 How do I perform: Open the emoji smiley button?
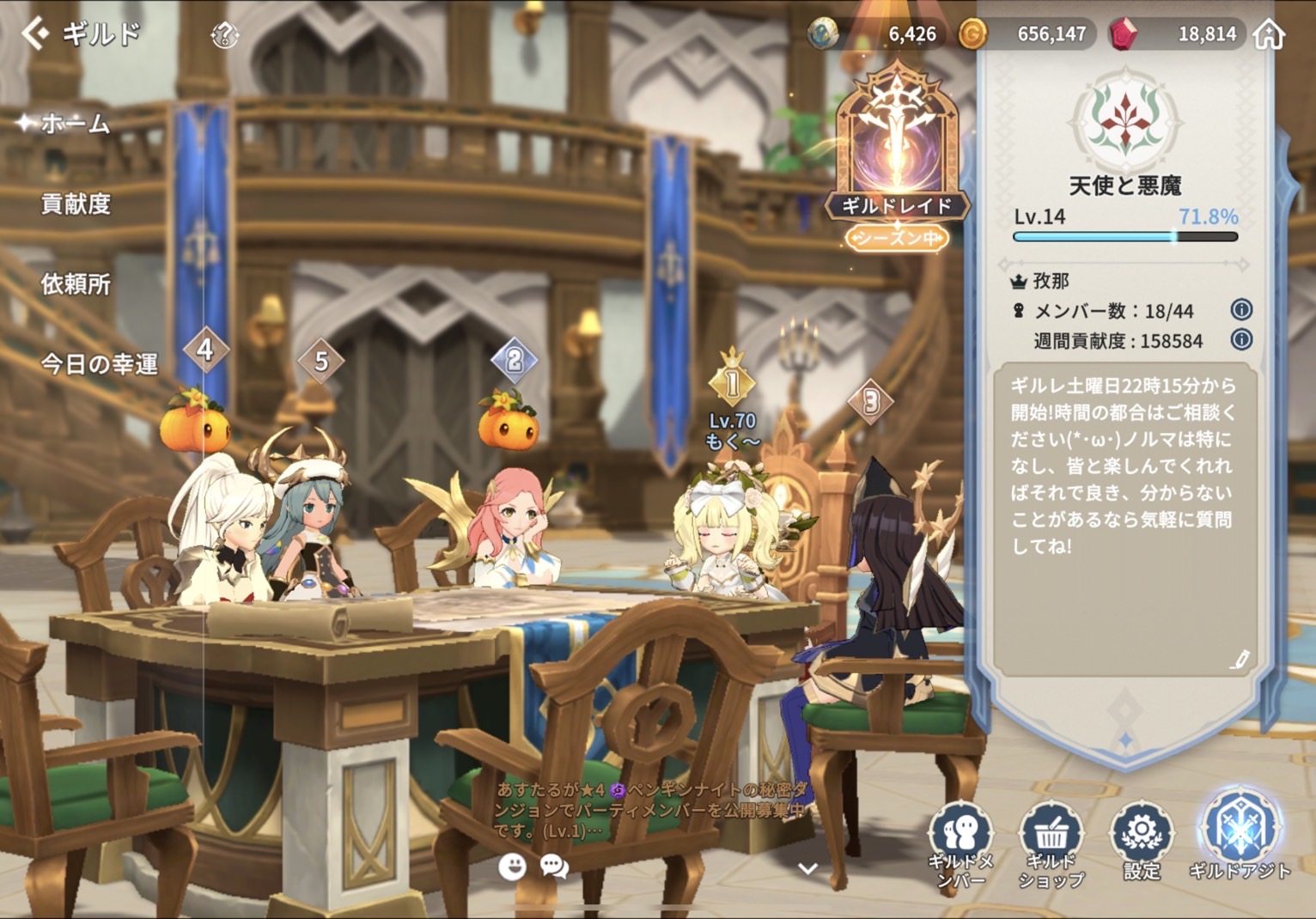(x=513, y=867)
